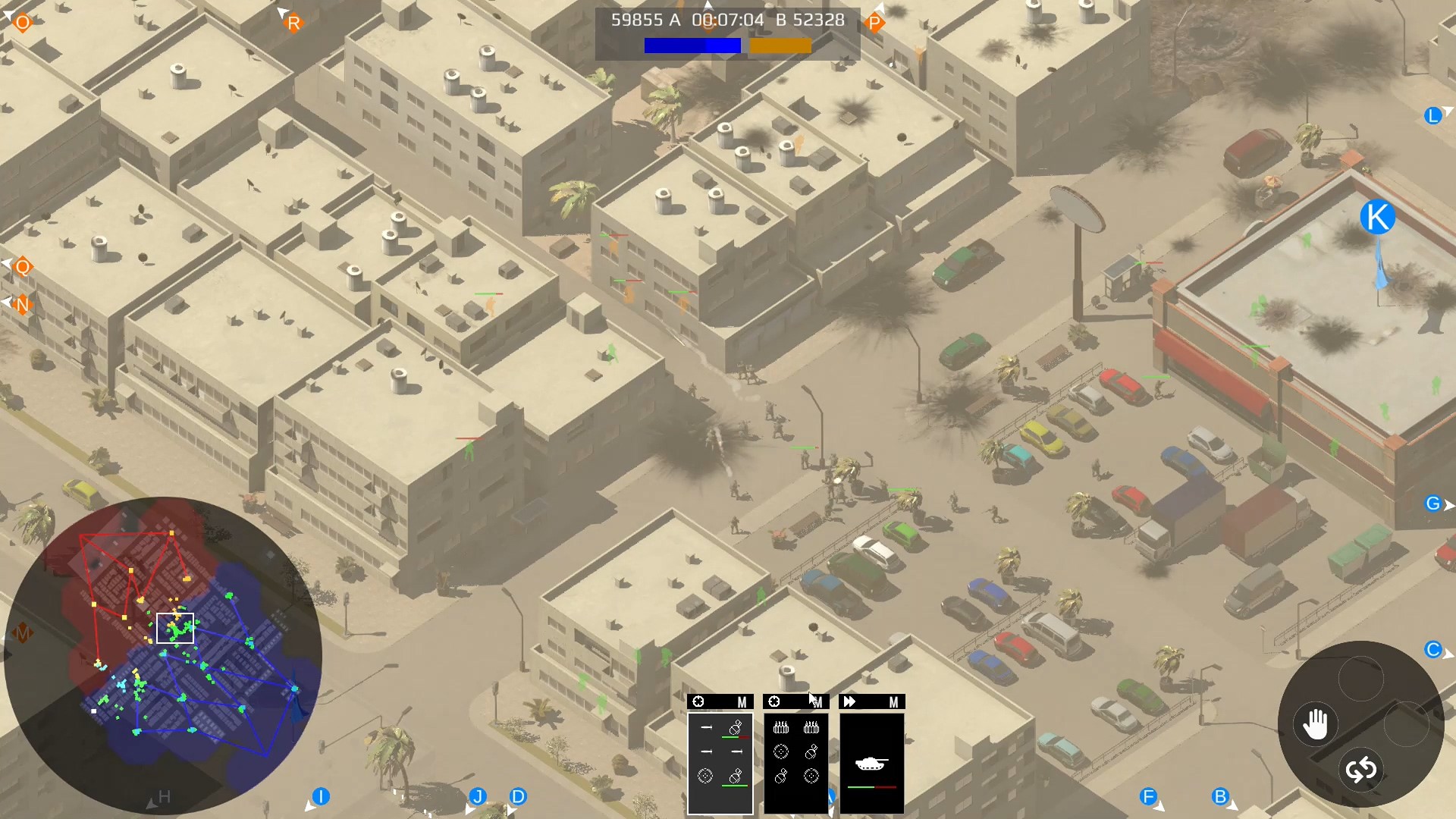1456x819 pixels.
Task: Switch to the middle unit card
Action: point(795,761)
